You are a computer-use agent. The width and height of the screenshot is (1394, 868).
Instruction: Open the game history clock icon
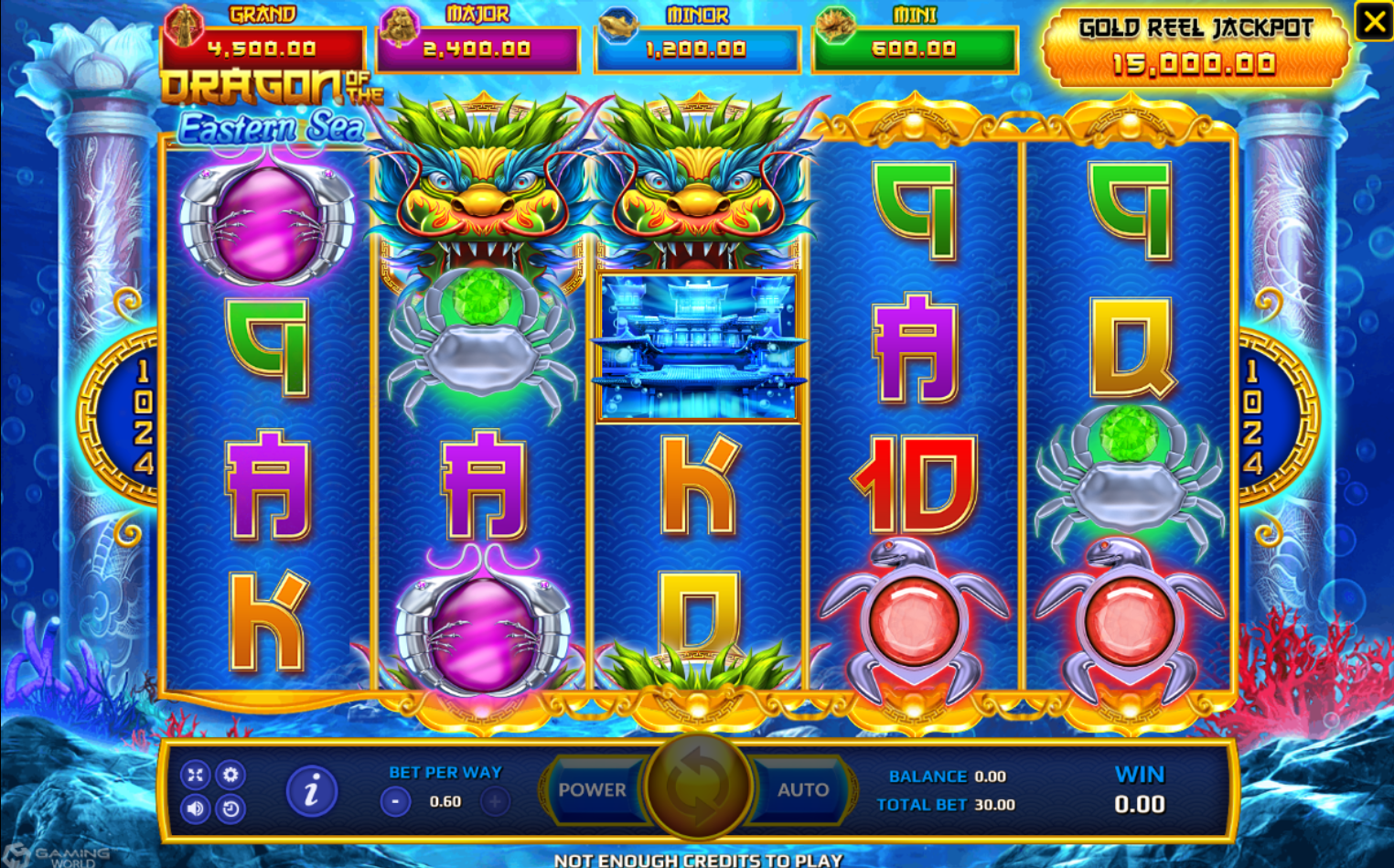pyautogui.click(x=231, y=809)
